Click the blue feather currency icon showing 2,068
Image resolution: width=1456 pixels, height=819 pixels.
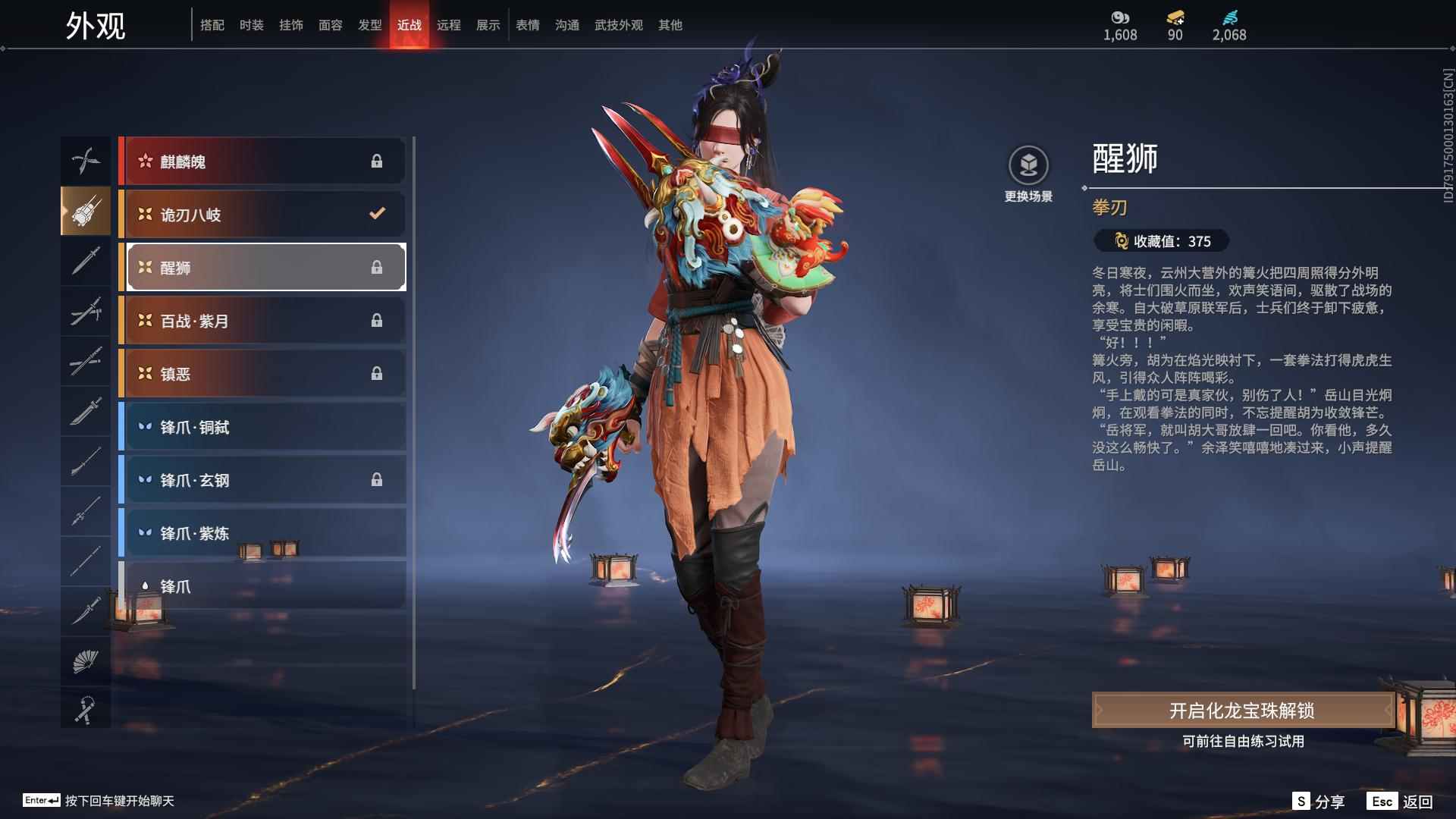(x=1232, y=18)
